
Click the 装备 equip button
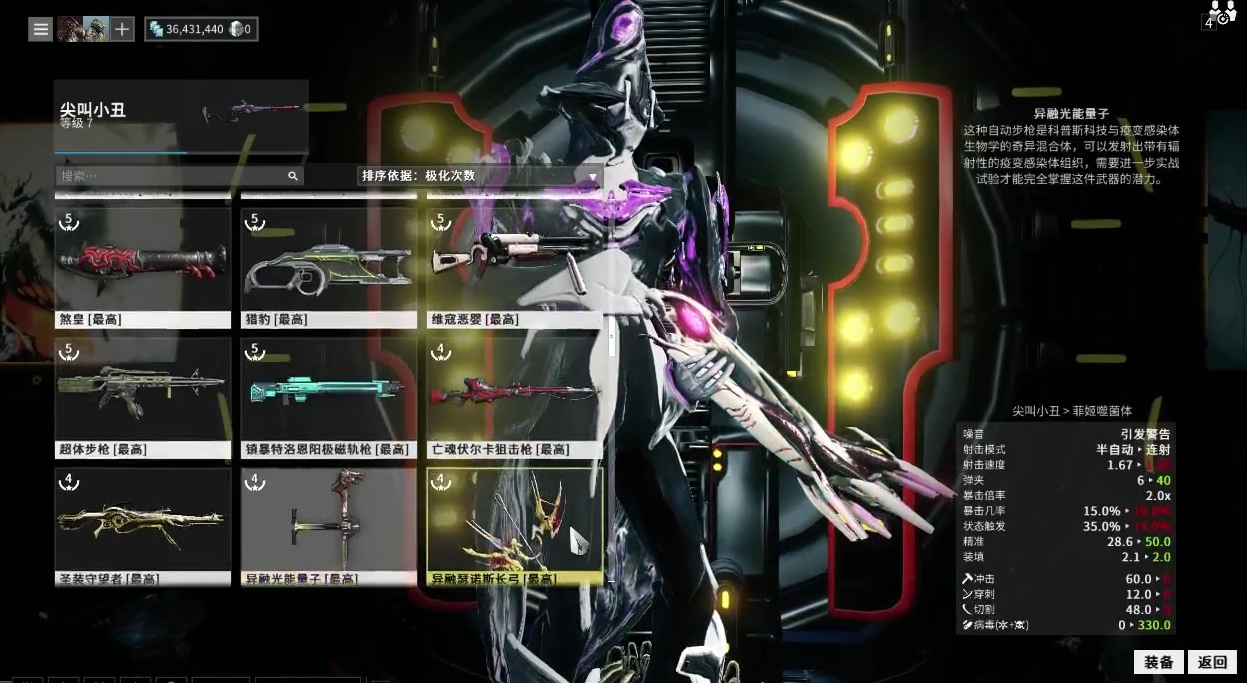[1159, 662]
